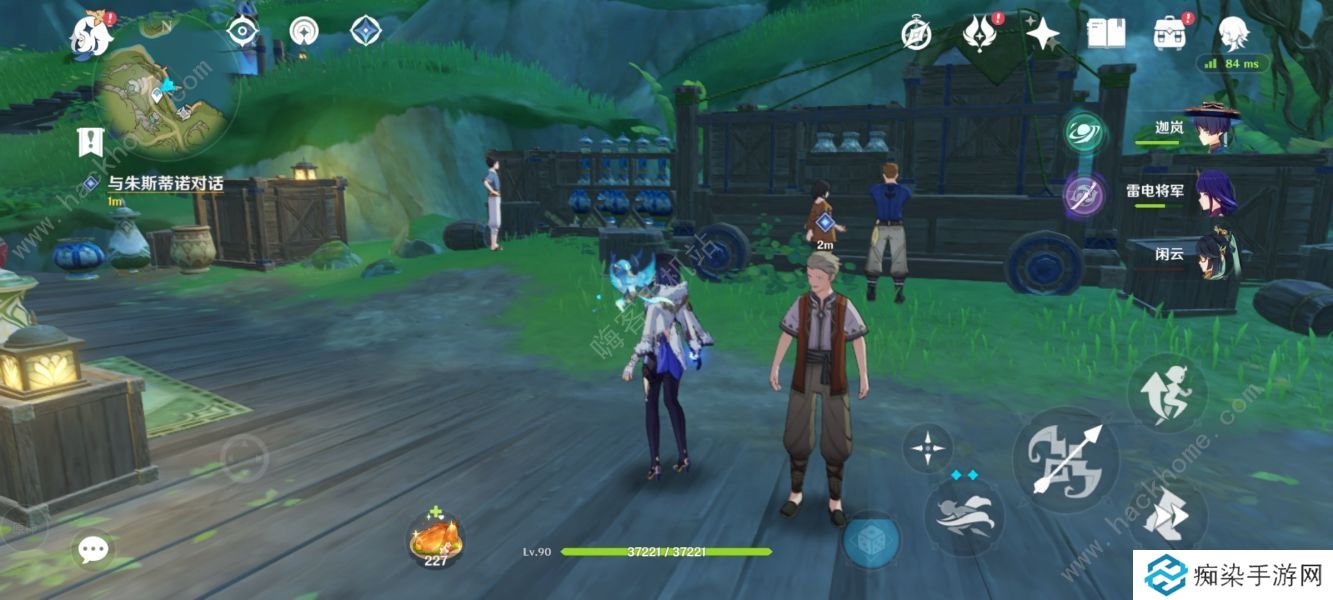Viewport: 1333px width, 600px height.
Task: Open the Battle Pass icon
Action: (979, 35)
